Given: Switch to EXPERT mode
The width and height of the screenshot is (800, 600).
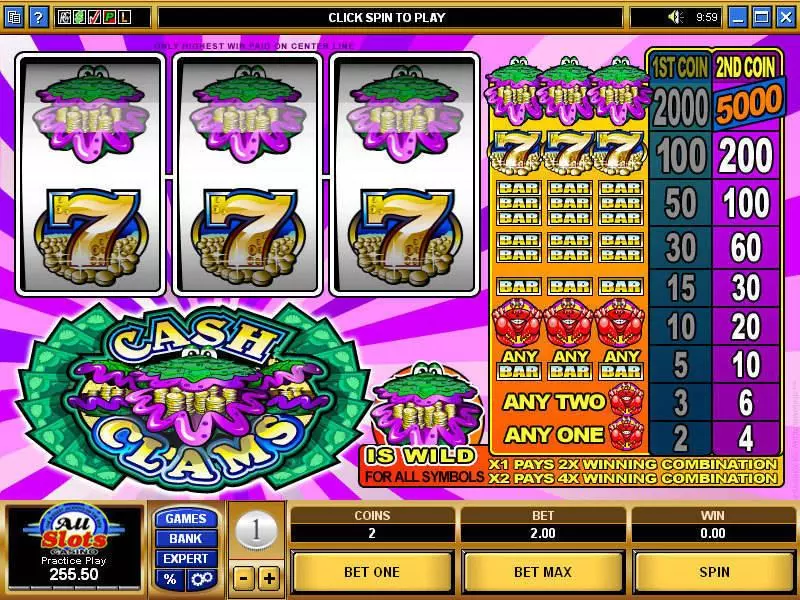Looking at the screenshot, I should coord(185,559).
